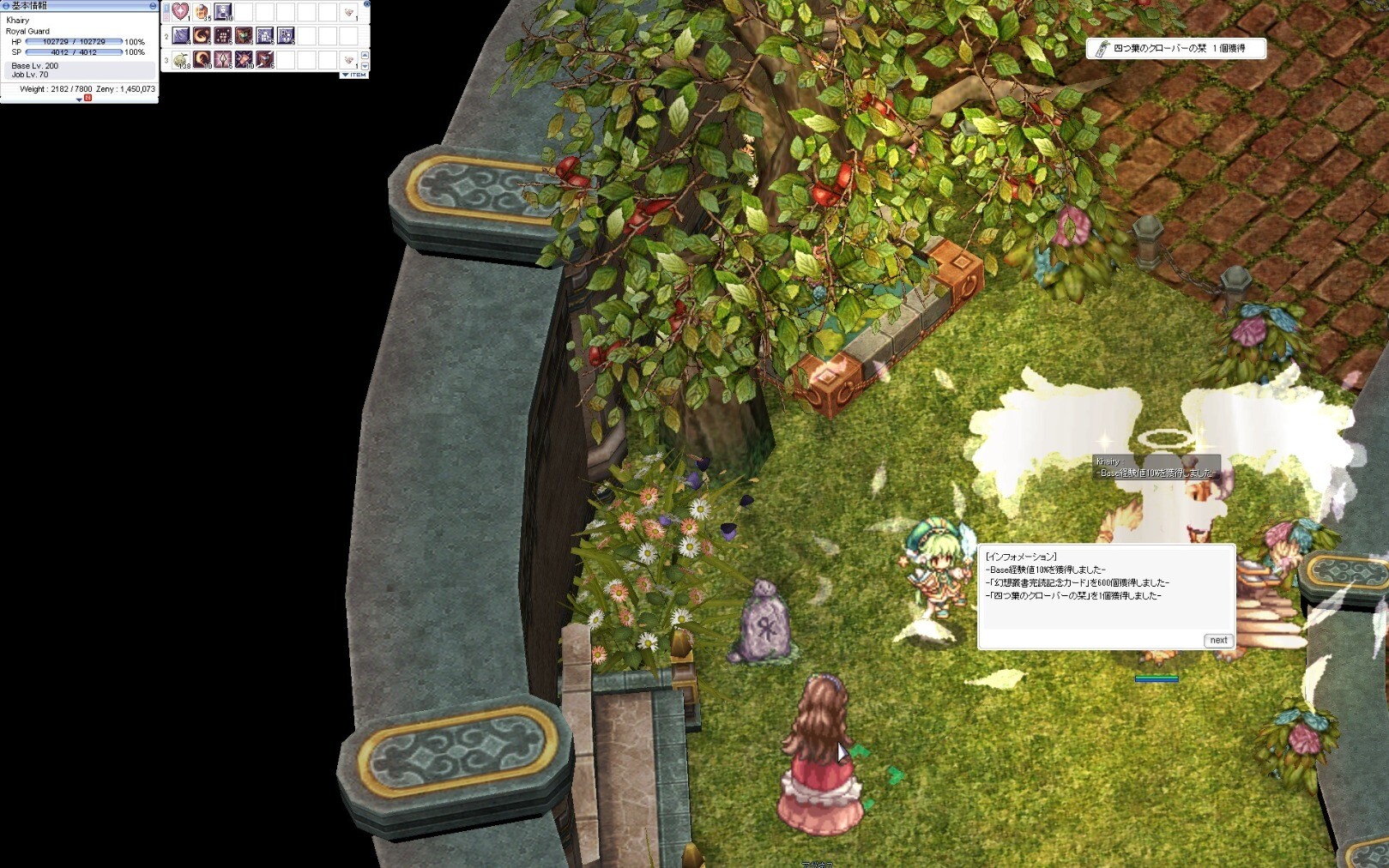
Task: Activate the green-eyed mask skill on row two
Action: (x=244, y=35)
